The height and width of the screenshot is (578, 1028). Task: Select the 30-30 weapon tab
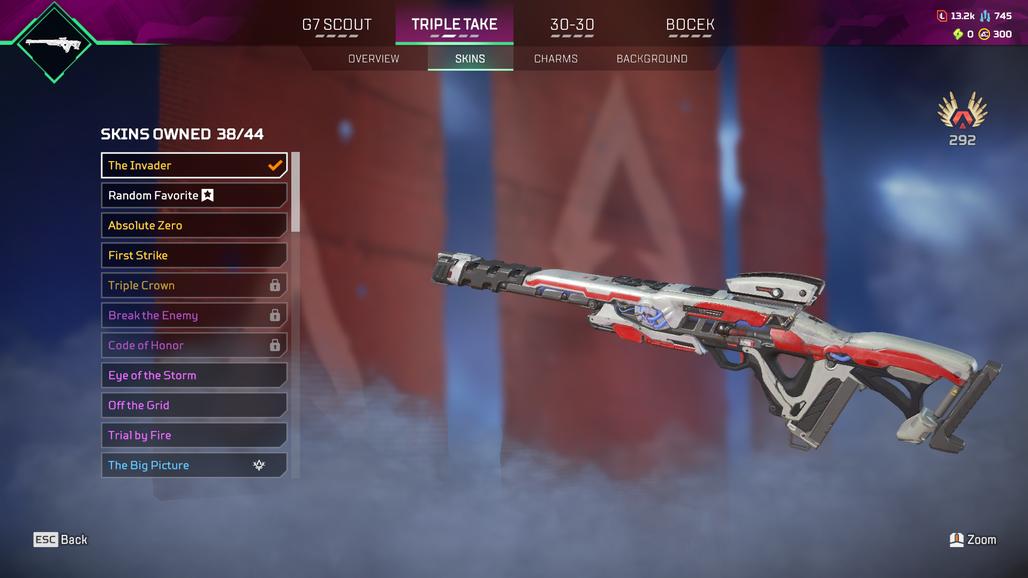click(572, 25)
